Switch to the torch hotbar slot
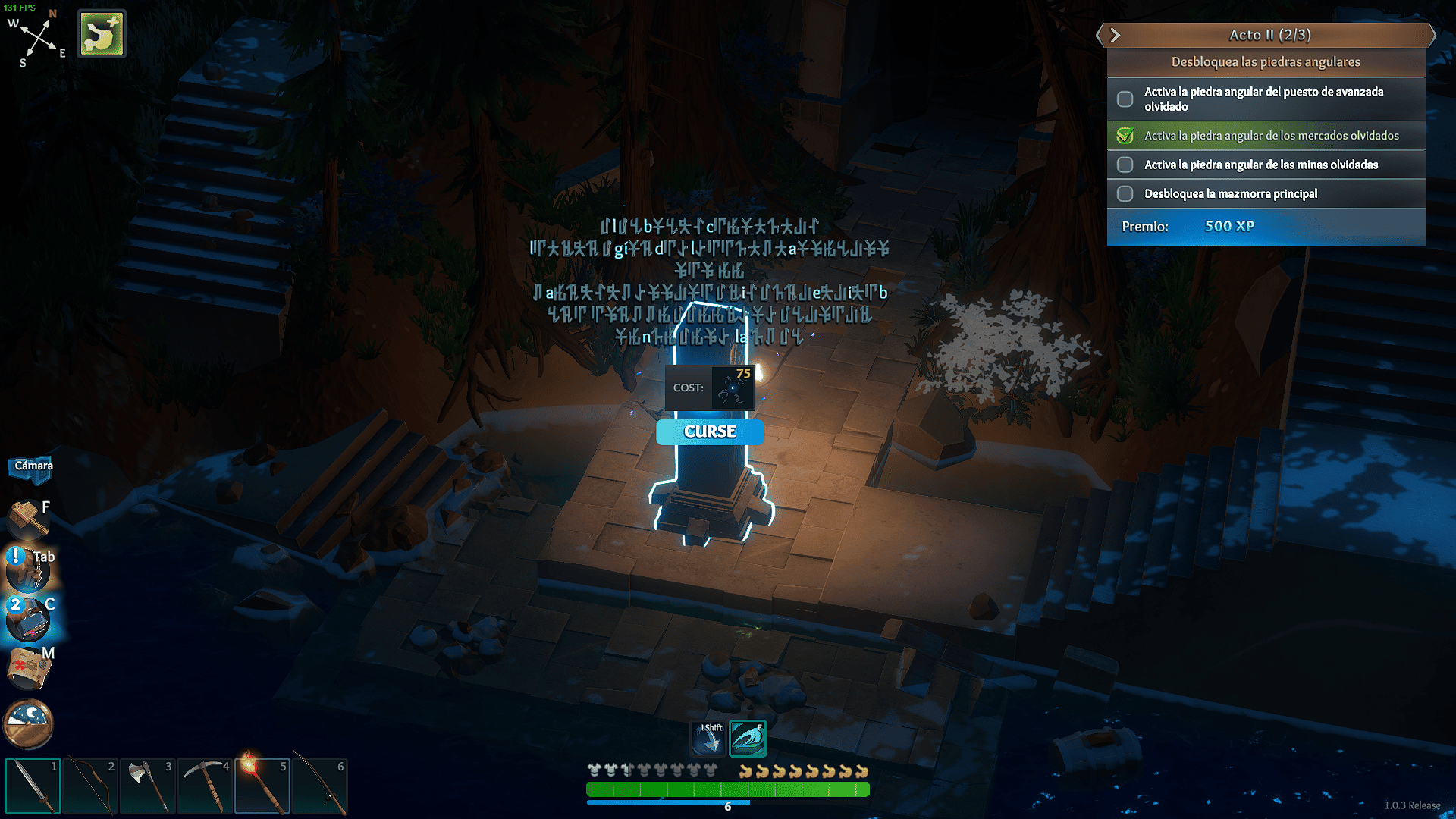The height and width of the screenshot is (819, 1456). click(262, 786)
